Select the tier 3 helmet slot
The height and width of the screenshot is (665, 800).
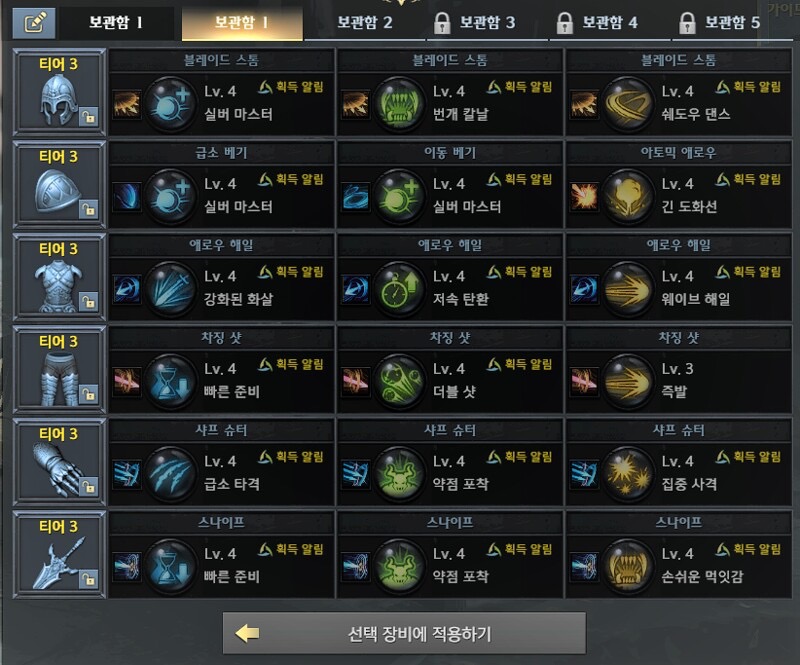[x=59, y=91]
